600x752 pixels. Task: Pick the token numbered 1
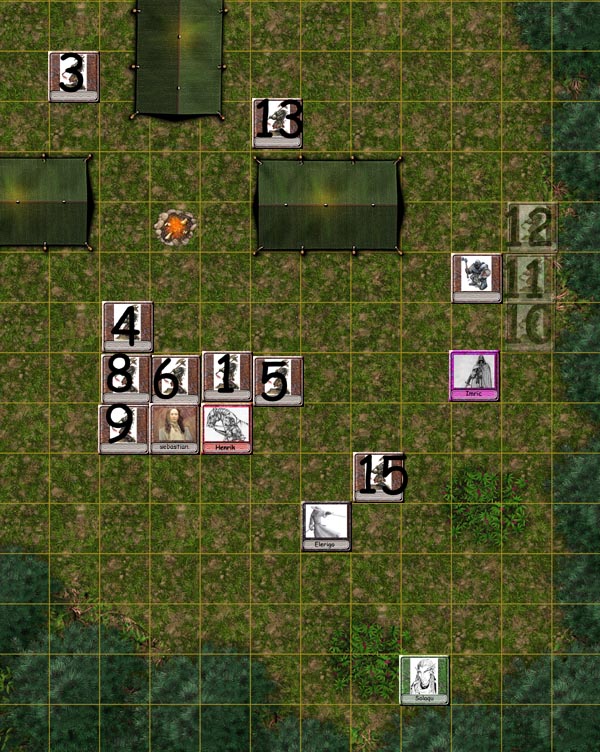[227, 376]
